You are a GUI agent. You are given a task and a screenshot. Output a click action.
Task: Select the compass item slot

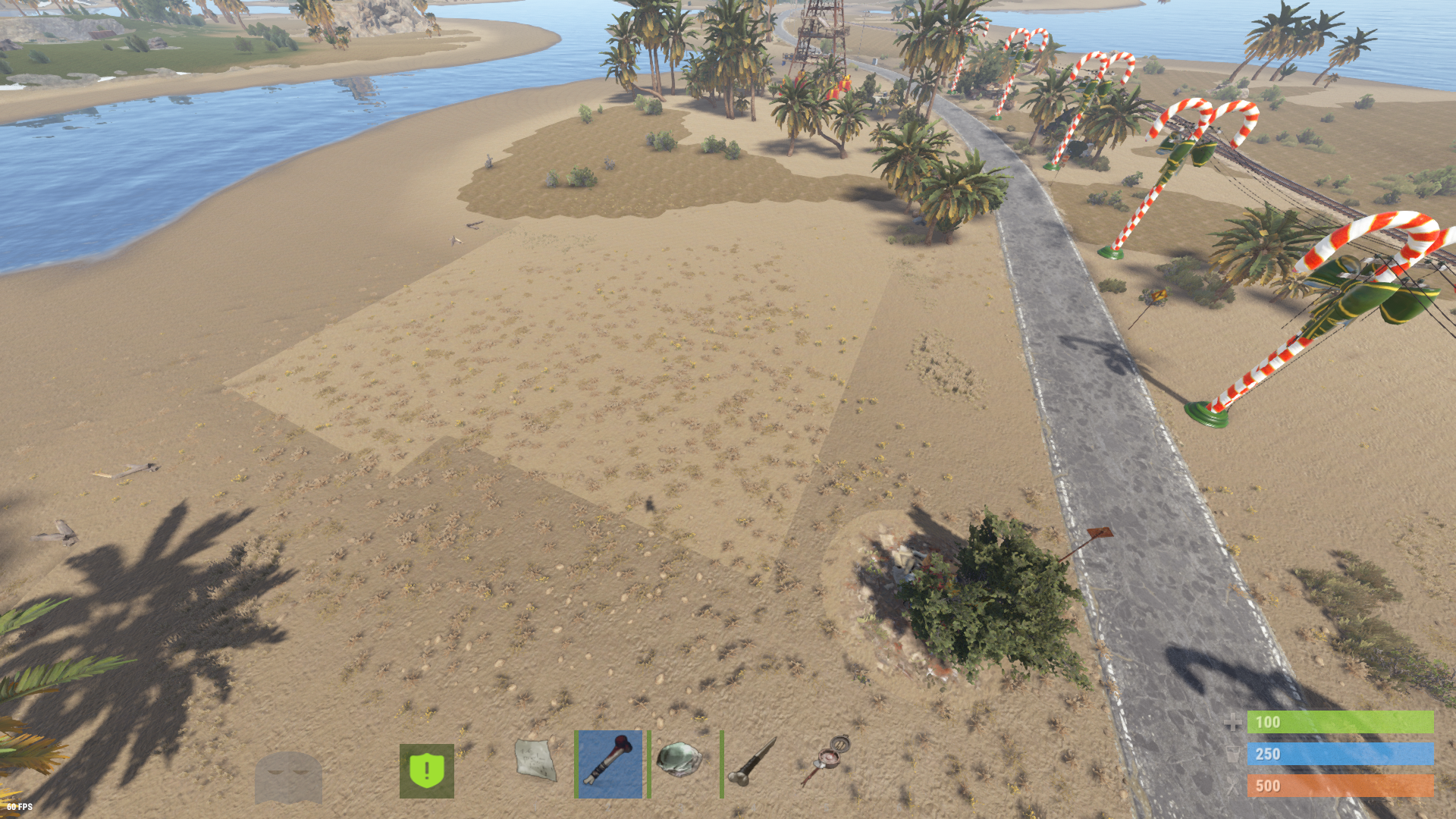827,759
